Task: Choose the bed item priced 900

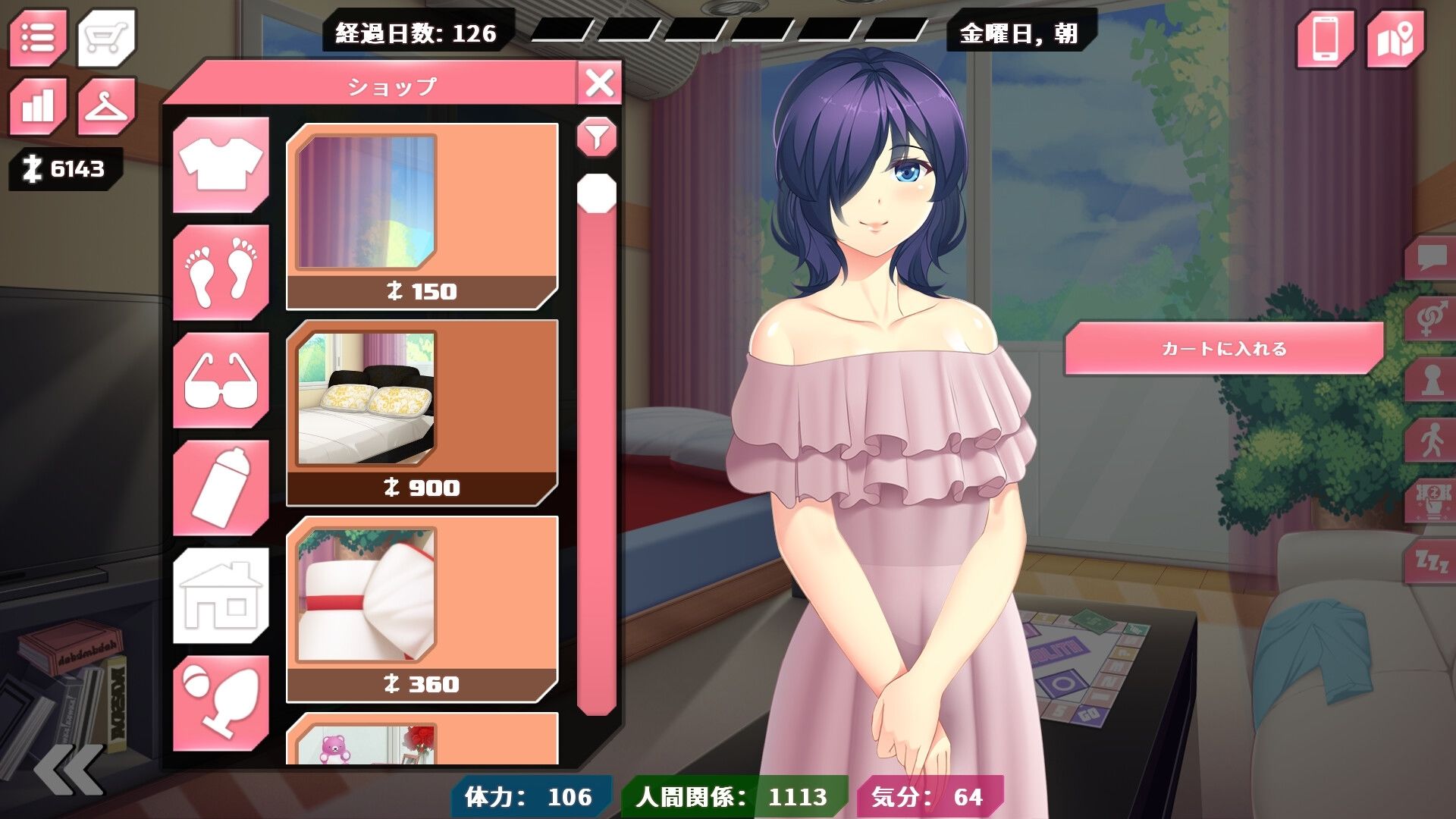Action: [x=422, y=413]
